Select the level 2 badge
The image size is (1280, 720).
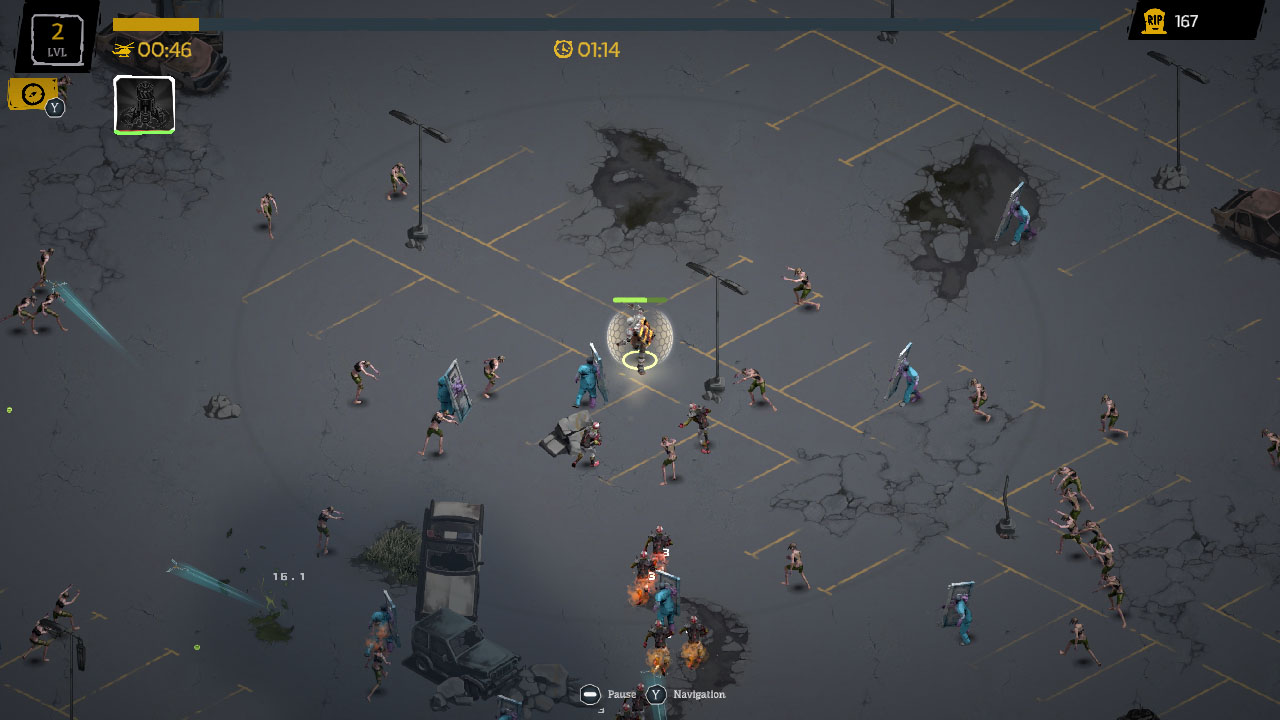(56, 37)
